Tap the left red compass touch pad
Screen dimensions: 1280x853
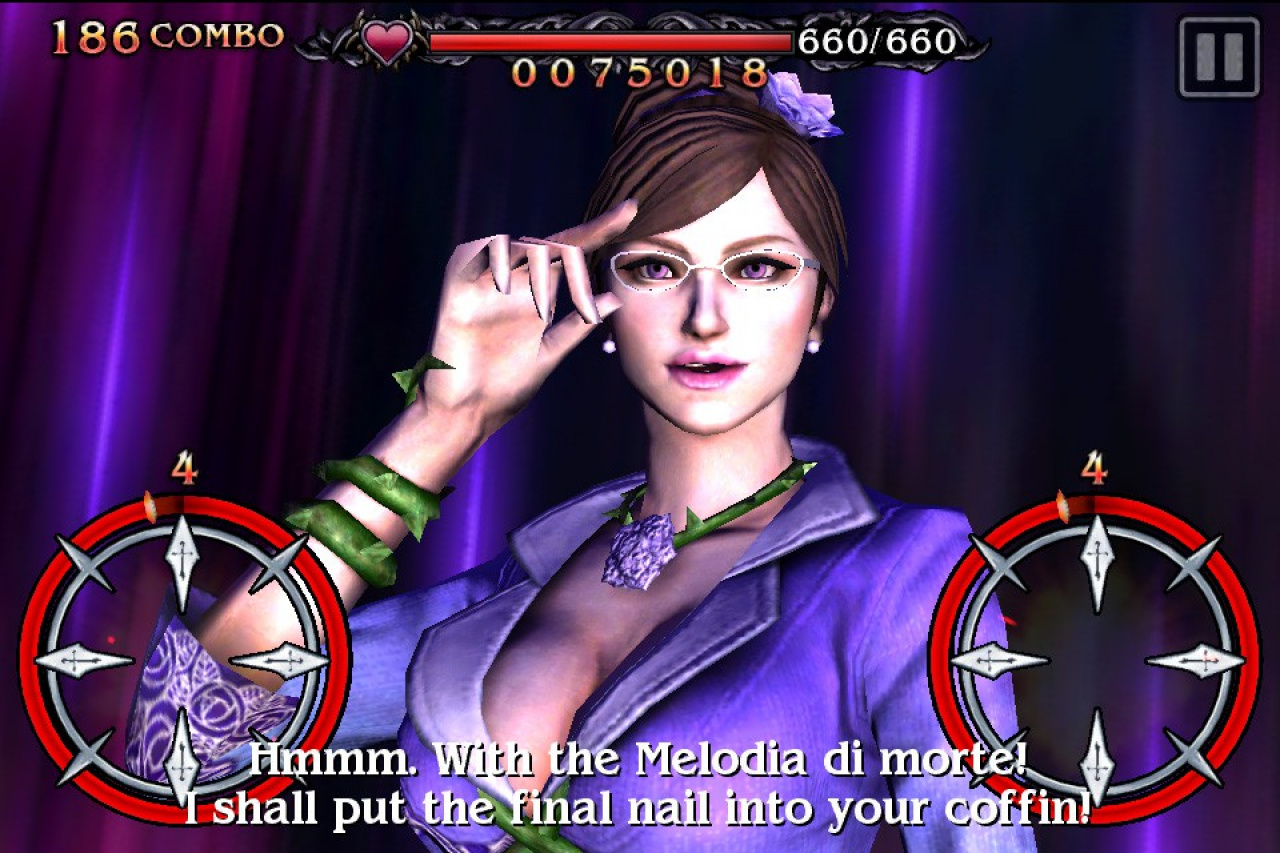(183, 660)
